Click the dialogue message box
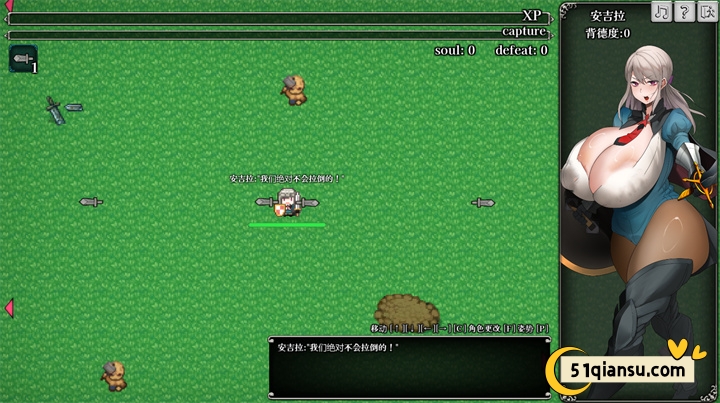This screenshot has height=403, width=720. 409,367
